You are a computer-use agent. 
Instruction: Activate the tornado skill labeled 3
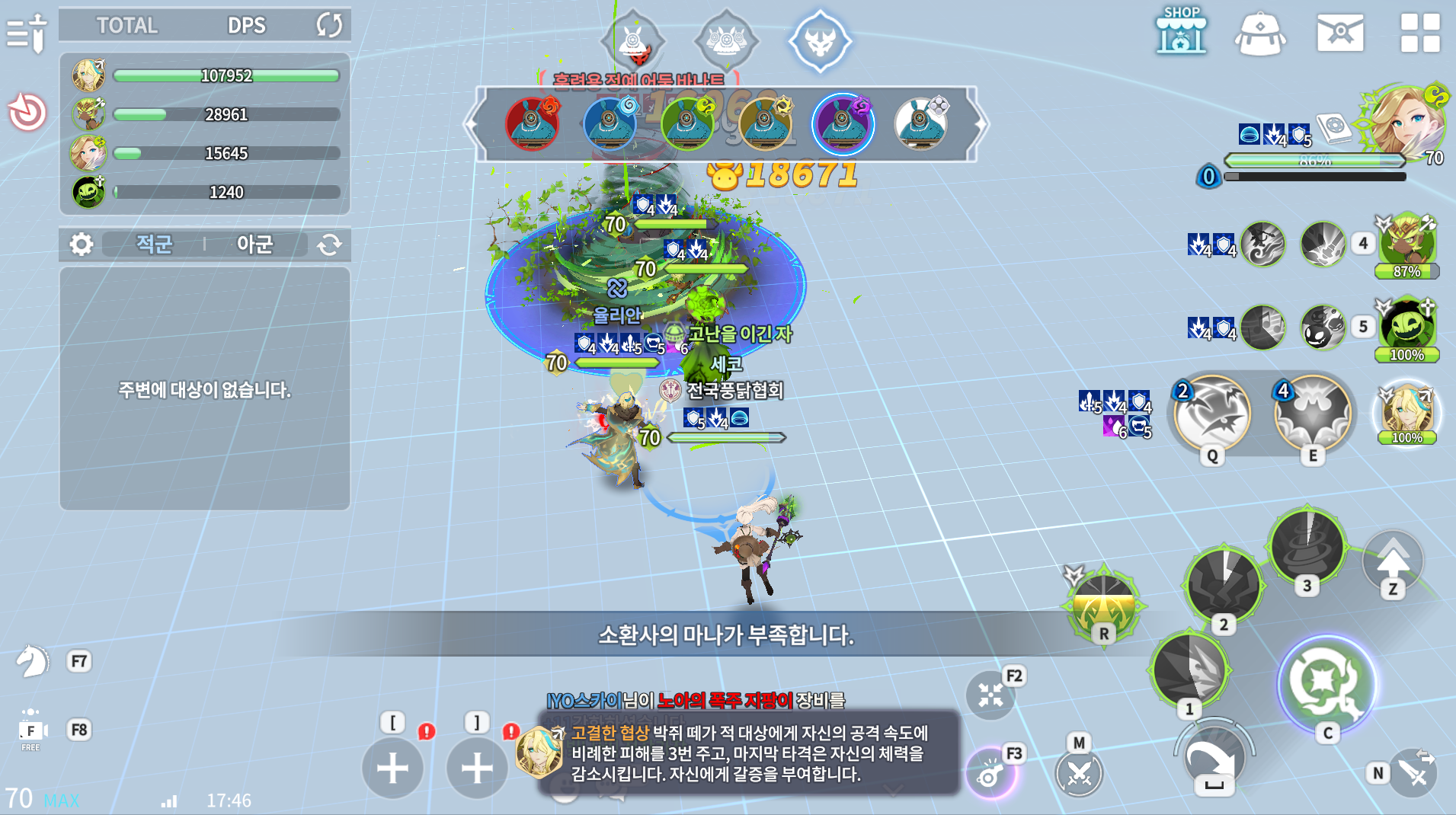[x=1307, y=546]
